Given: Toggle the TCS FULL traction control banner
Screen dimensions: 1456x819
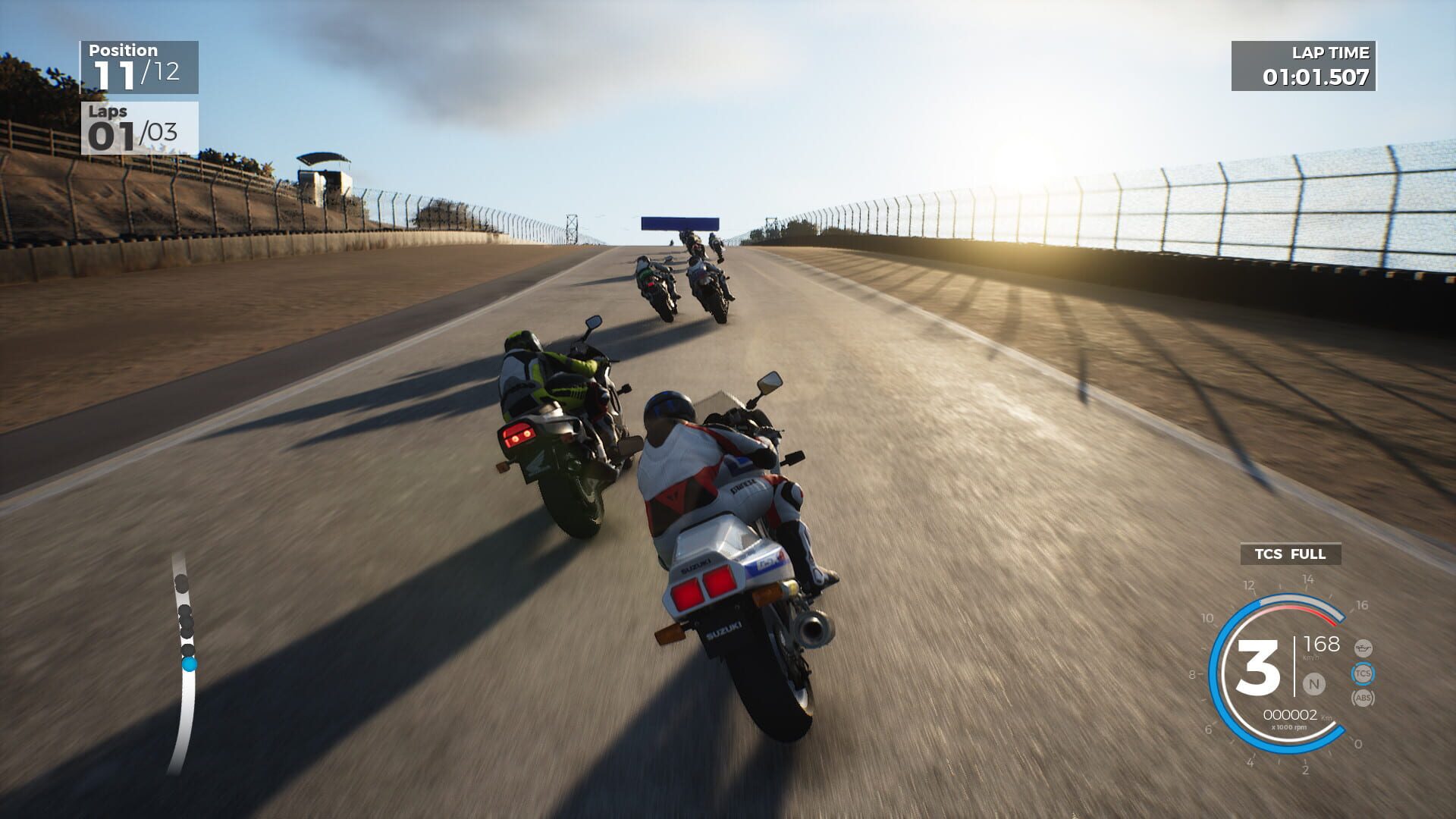Looking at the screenshot, I should [x=1290, y=554].
